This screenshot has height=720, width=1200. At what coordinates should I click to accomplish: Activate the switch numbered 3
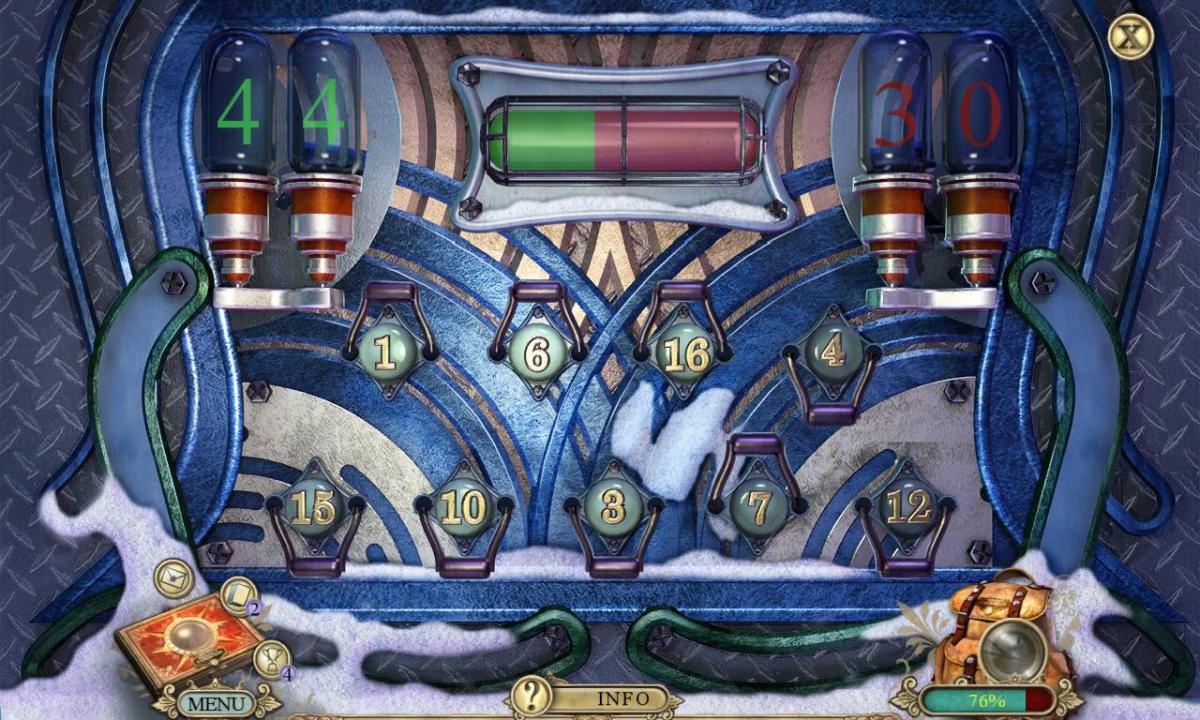point(612,508)
